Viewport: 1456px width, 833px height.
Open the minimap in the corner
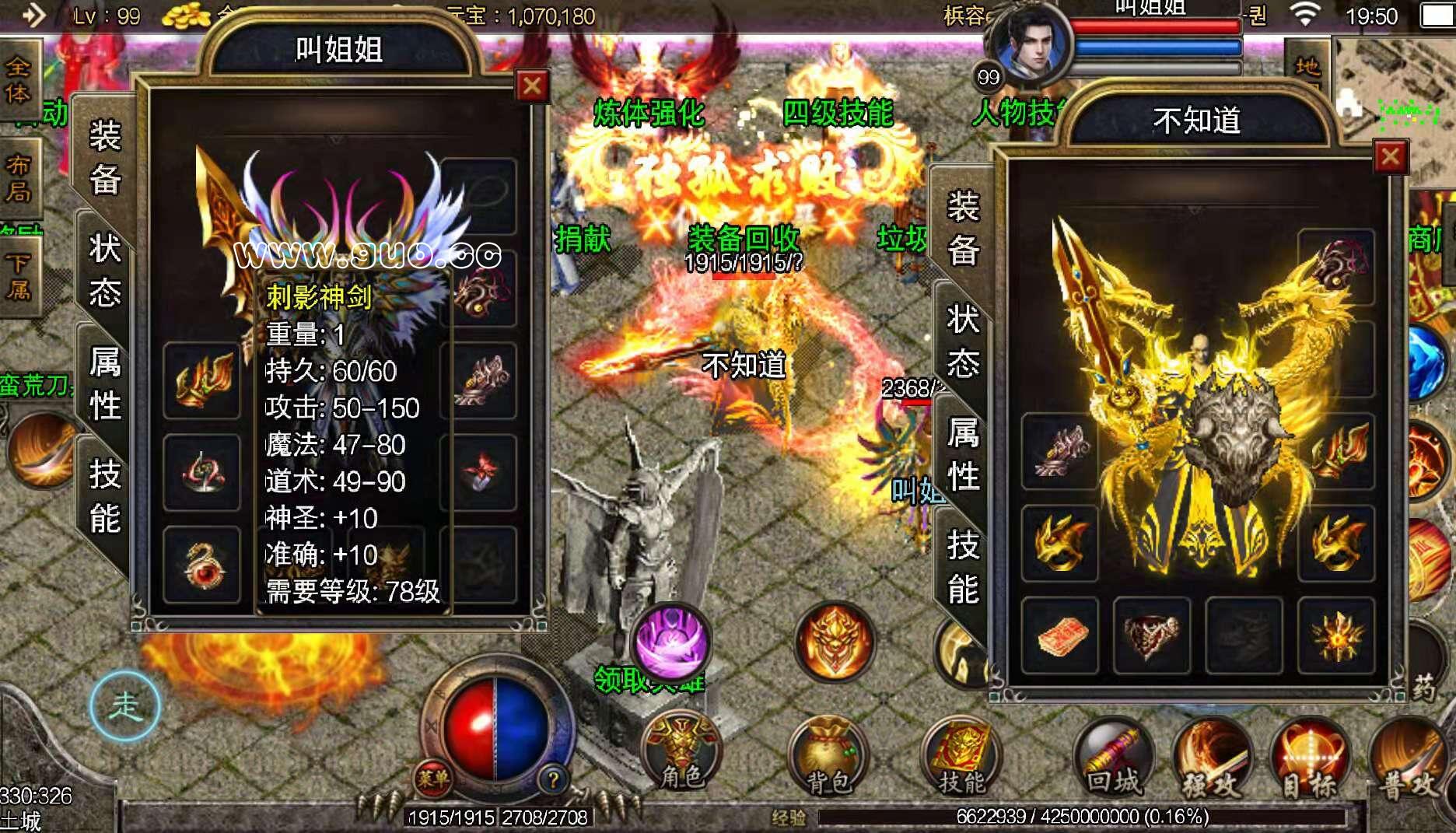click(1396, 86)
